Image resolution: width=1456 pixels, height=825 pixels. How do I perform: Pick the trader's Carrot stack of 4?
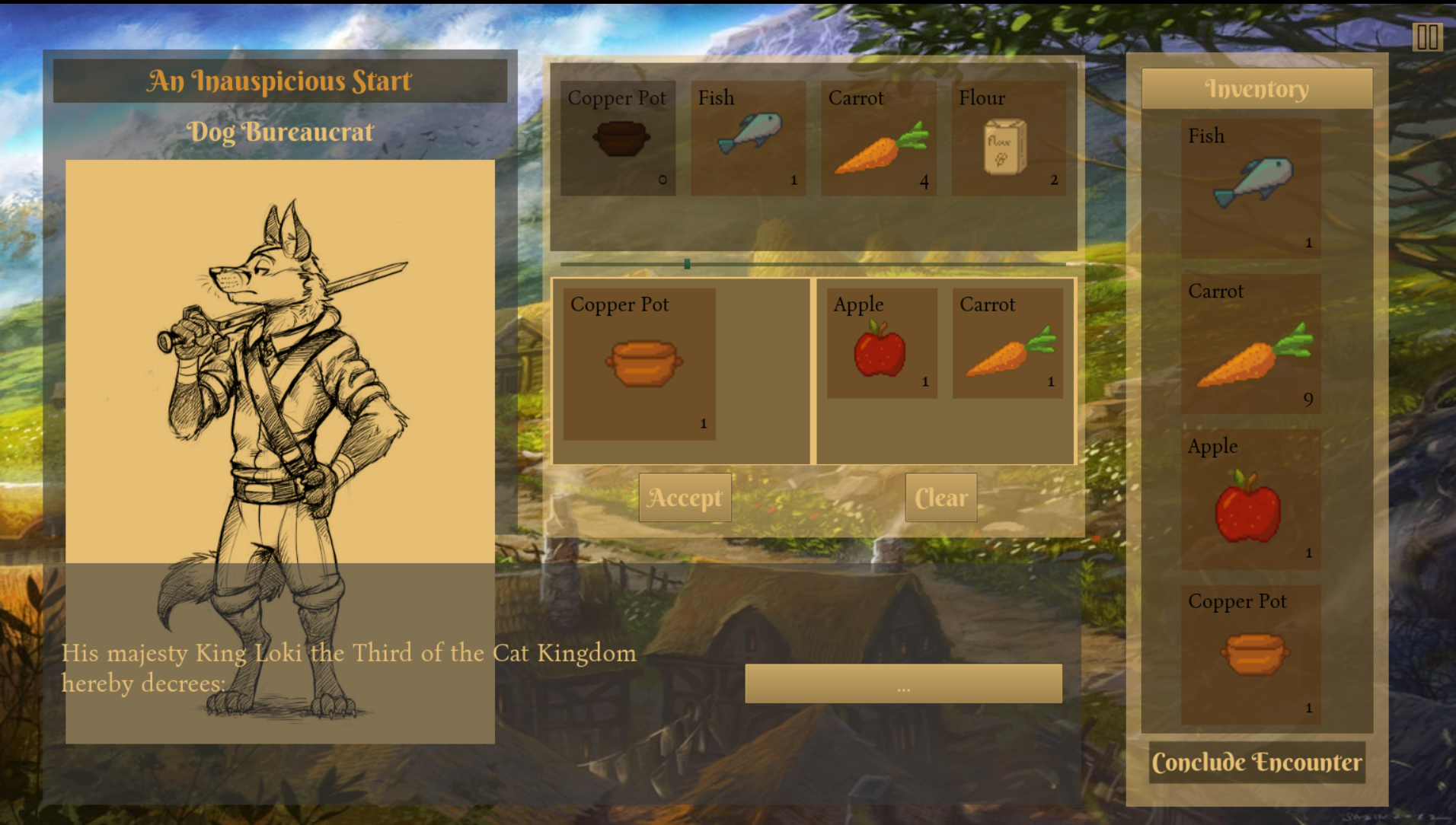[878, 139]
